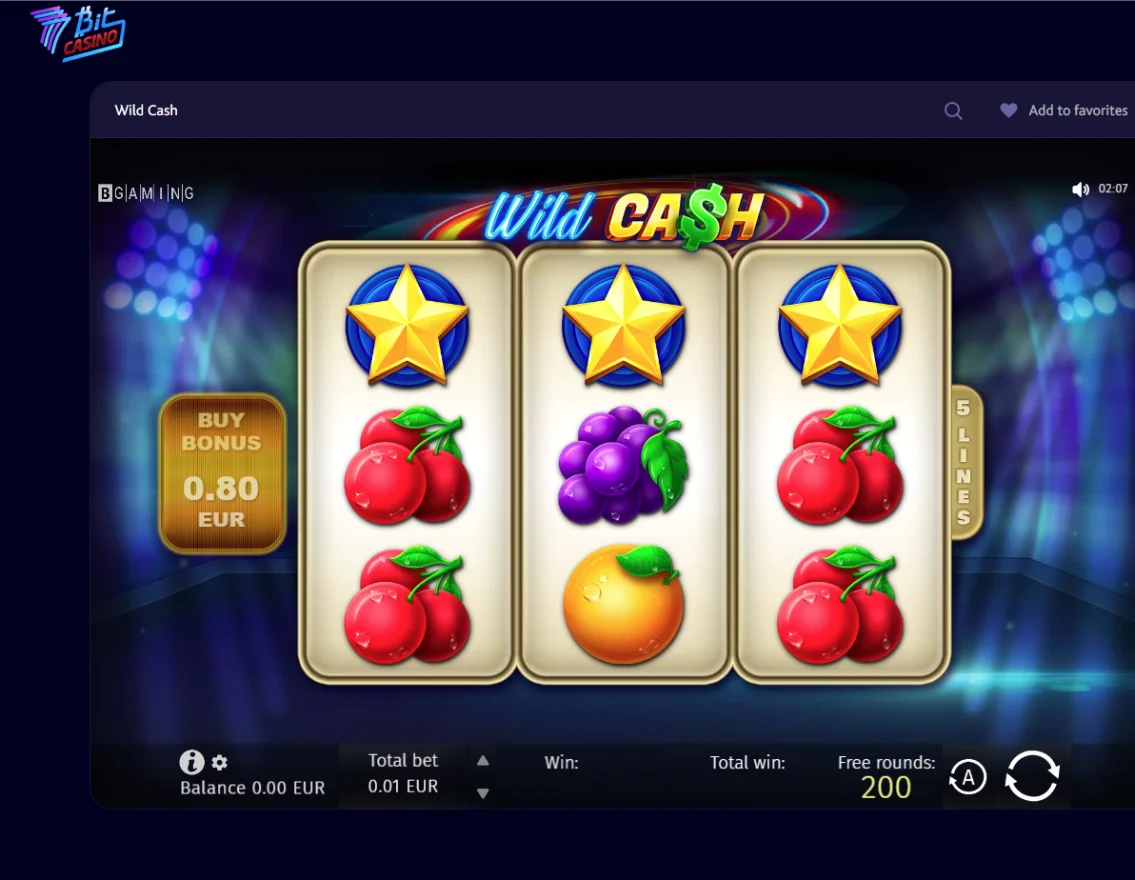Decrease the total bet with the down arrow
Image resolution: width=1135 pixels, height=880 pixels.
click(x=483, y=793)
